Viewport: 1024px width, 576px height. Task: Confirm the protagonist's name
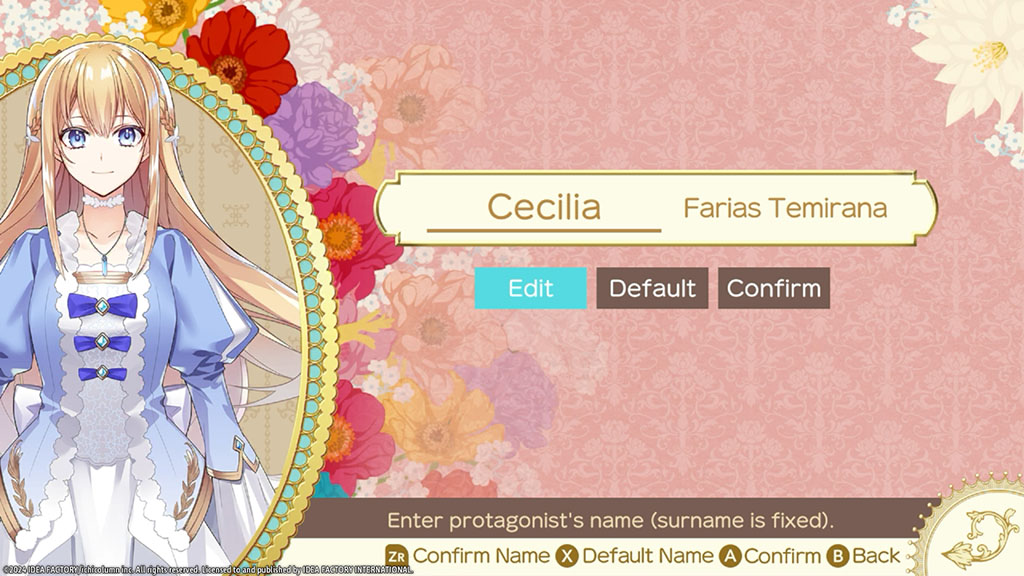[x=773, y=288]
